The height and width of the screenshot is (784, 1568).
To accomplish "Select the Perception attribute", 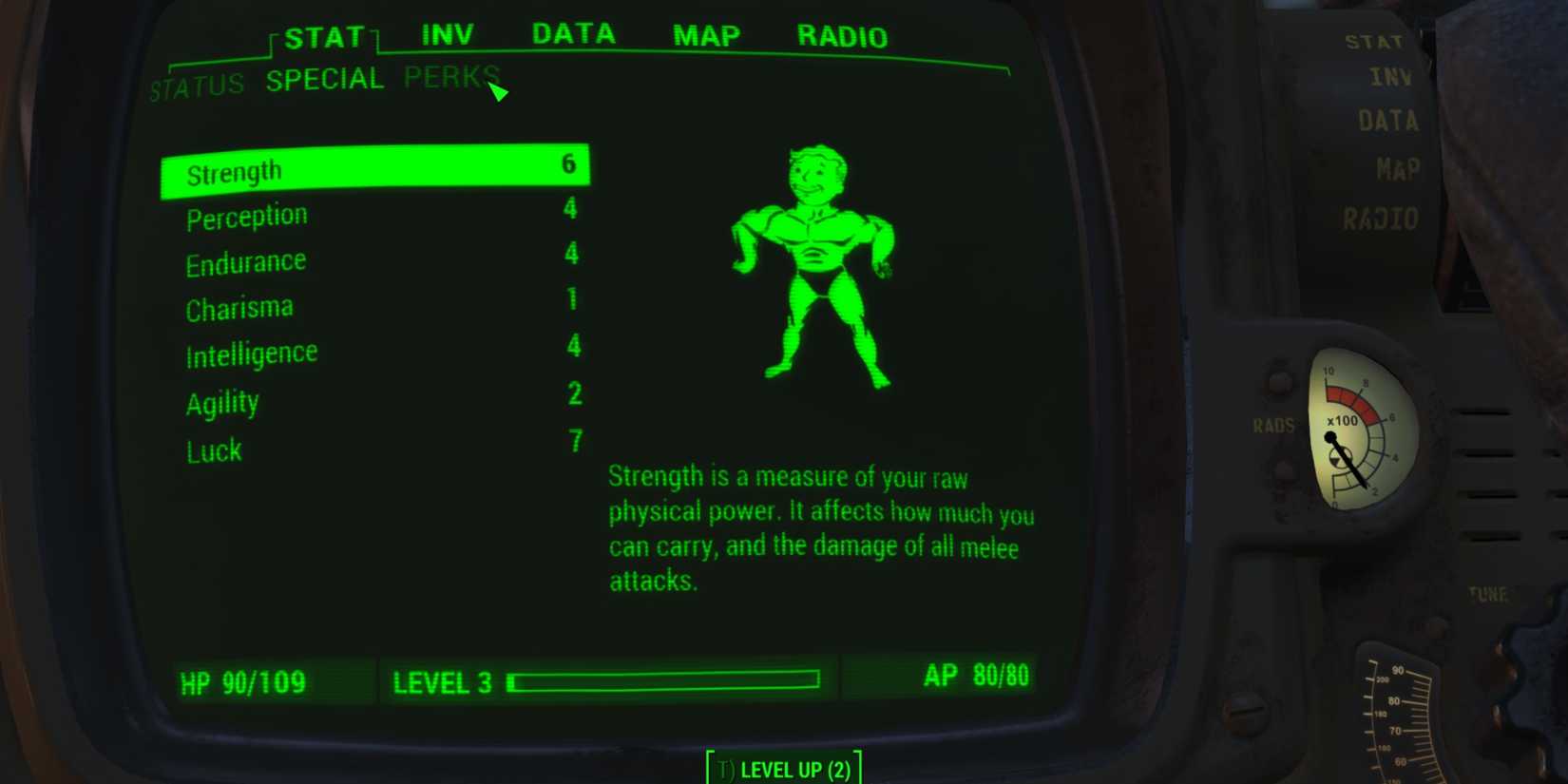I will [x=246, y=215].
